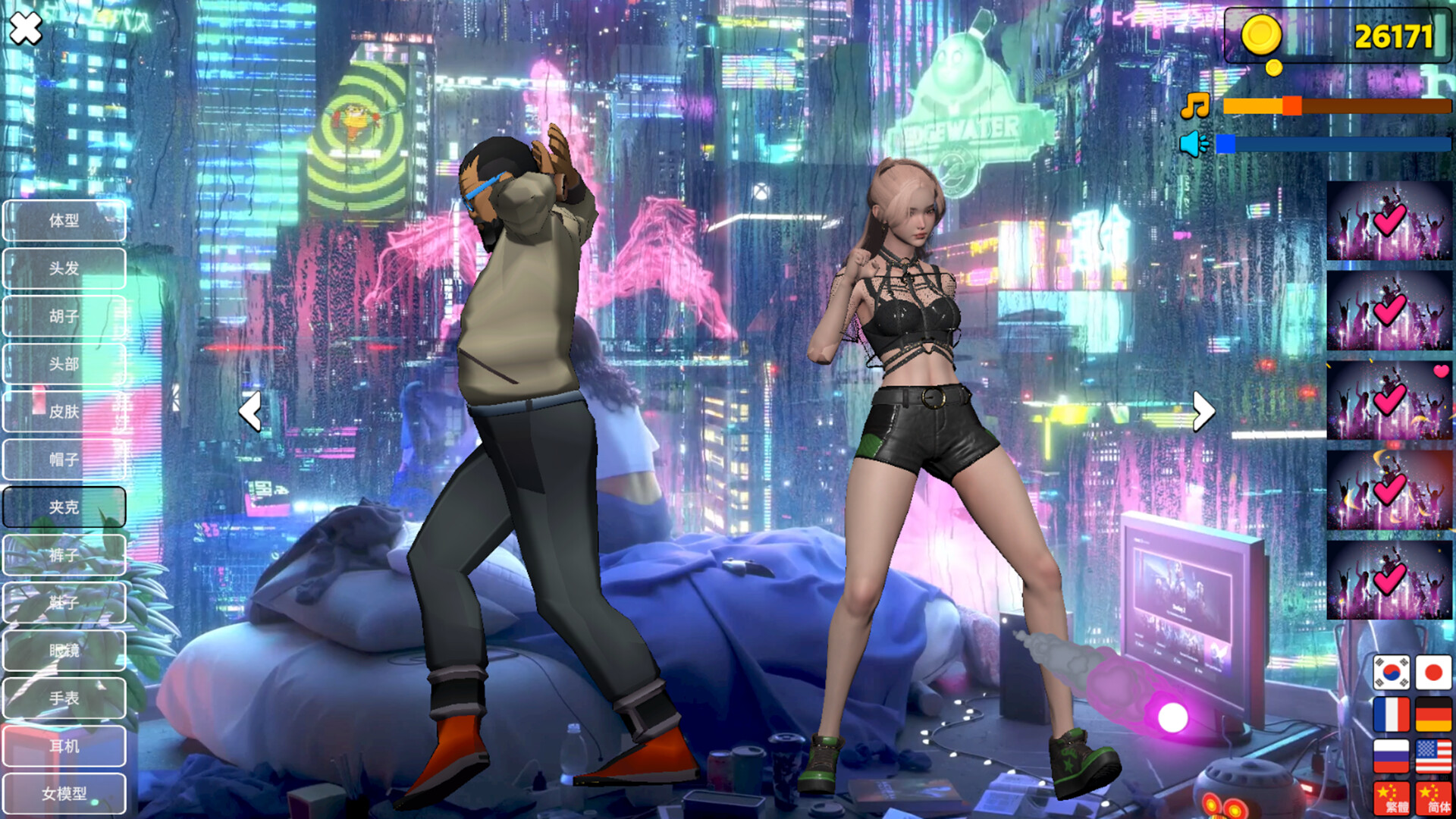
Task: Select the 耳机 (headphones) customization option
Action: [x=64, y=745]
